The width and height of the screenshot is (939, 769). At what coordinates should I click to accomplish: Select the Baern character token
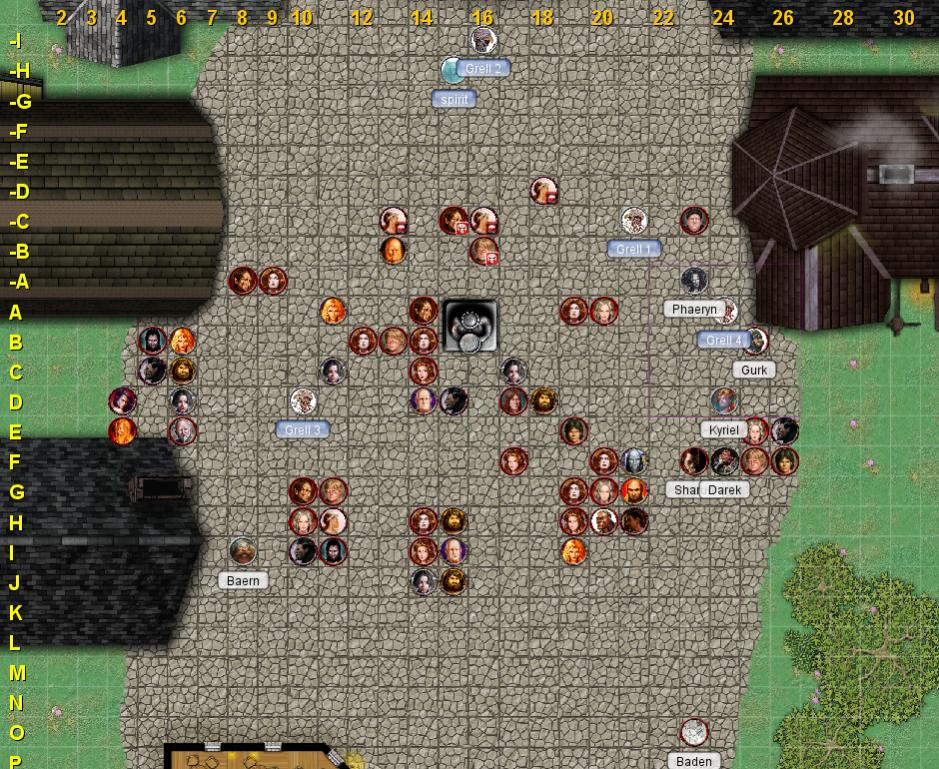click(243, 551)
